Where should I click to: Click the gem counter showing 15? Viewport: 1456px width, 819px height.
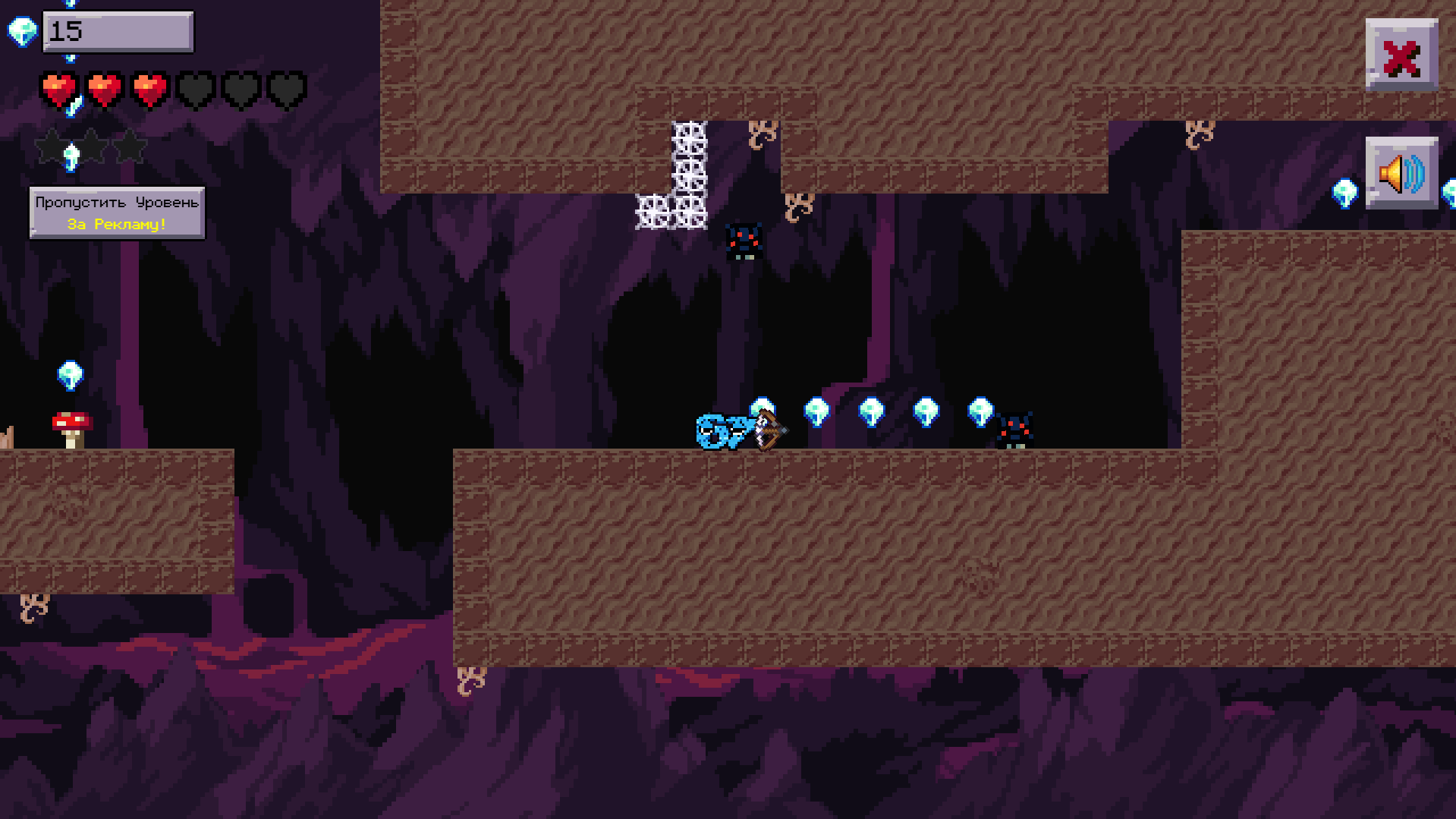[x=118, y=32]
